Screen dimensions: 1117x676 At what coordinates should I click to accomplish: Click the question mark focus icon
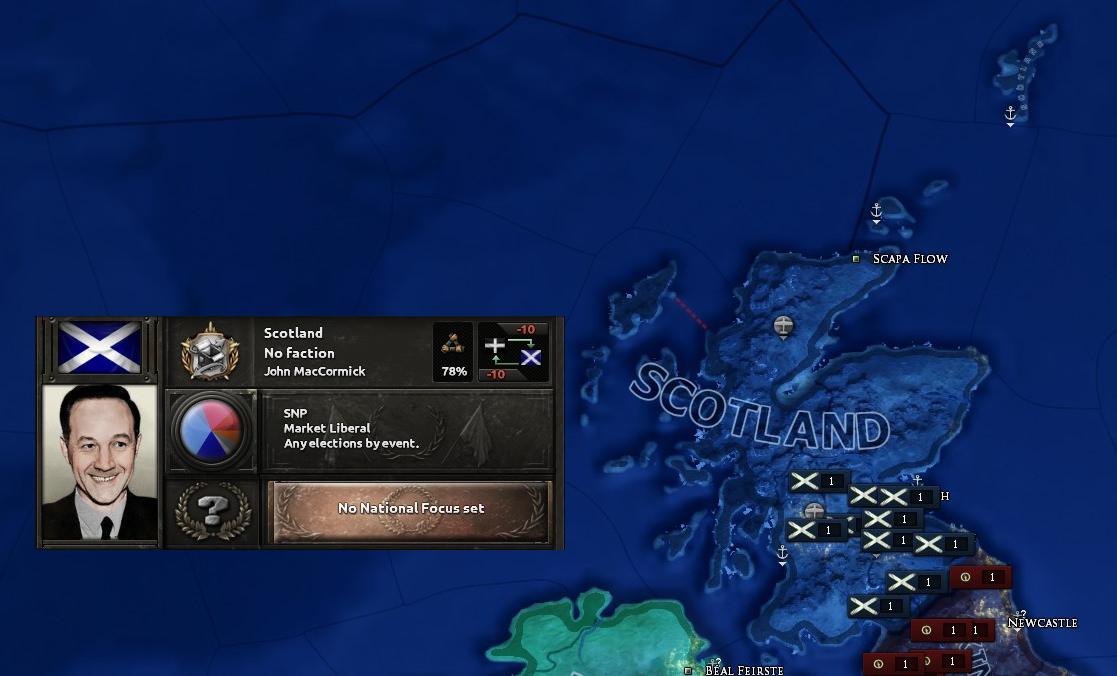(x=211, y=511)
